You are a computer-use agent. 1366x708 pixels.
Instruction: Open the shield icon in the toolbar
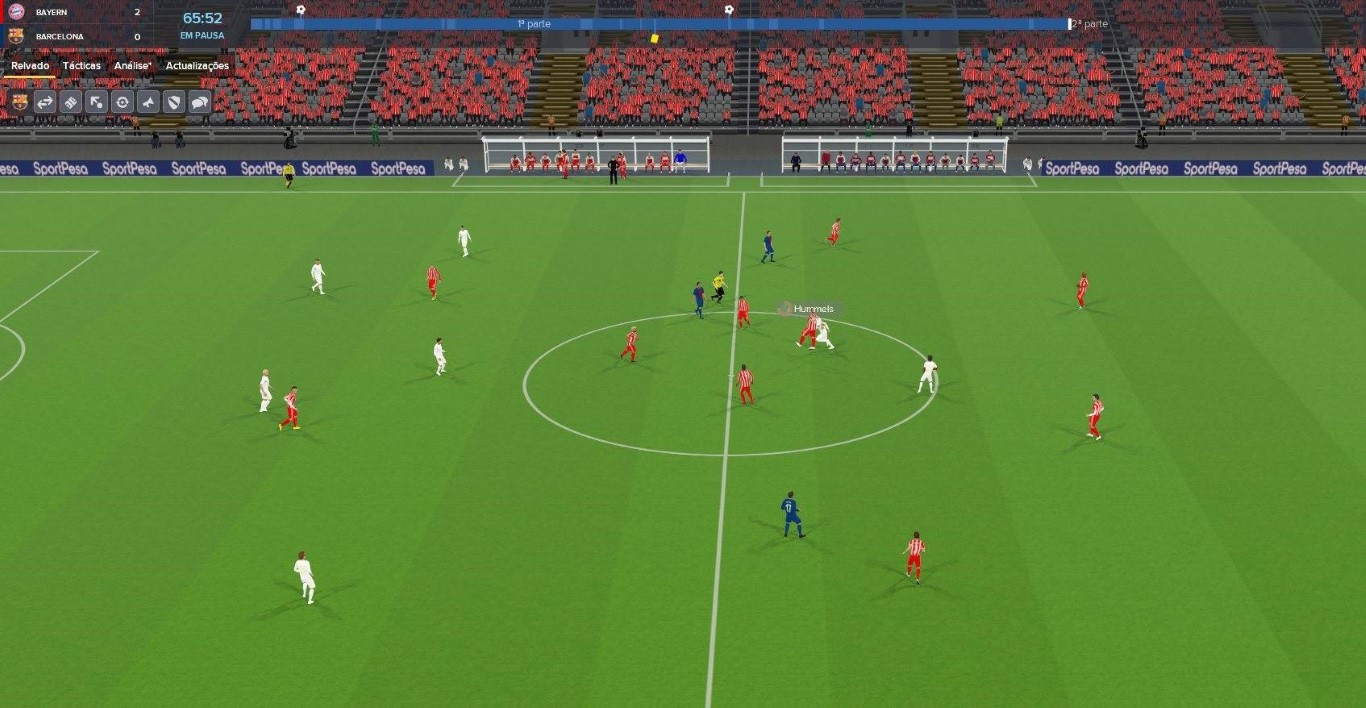pos(174,102)
